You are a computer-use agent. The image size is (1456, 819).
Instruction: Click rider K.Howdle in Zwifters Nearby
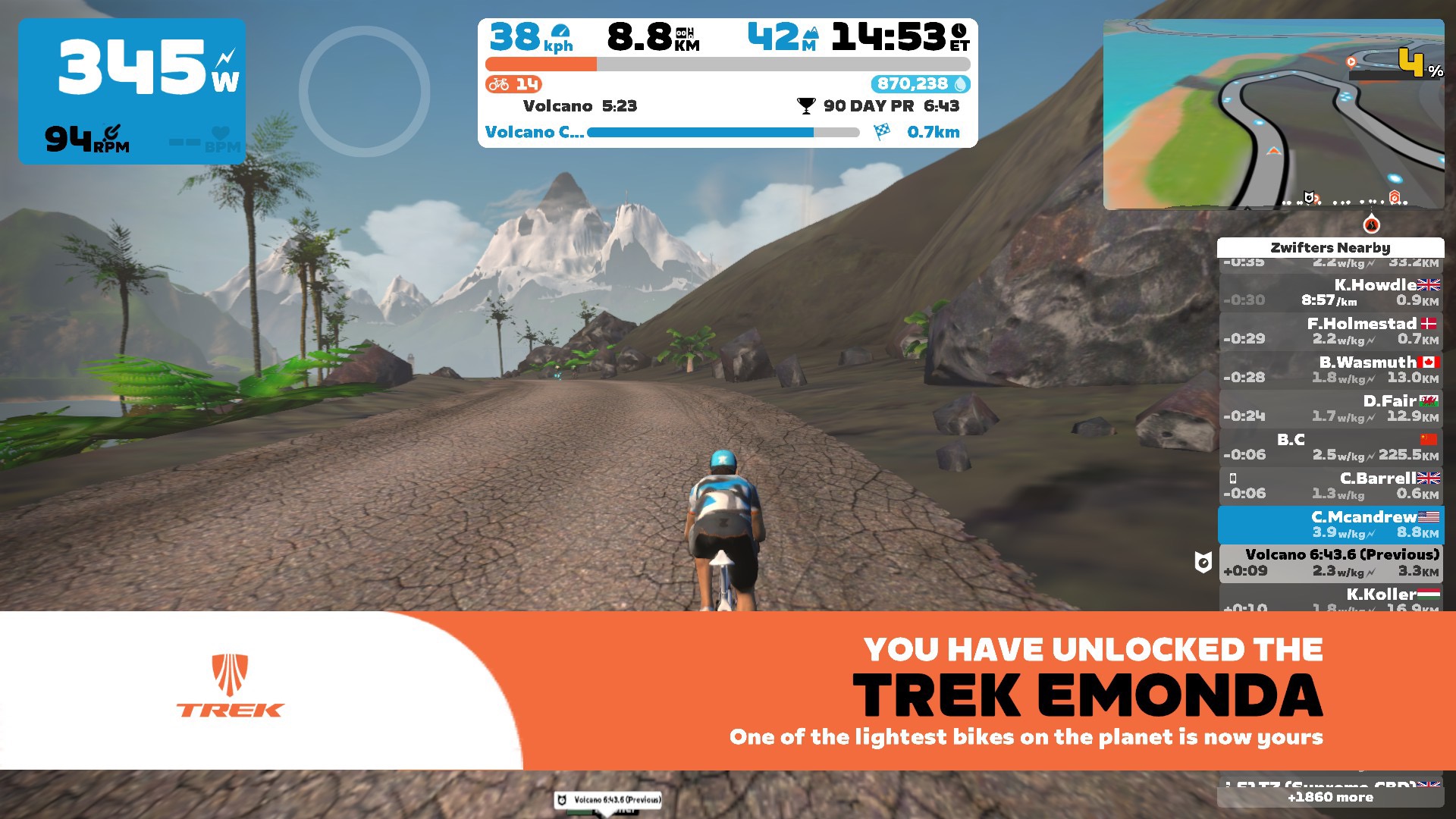tap(1331, 293)
